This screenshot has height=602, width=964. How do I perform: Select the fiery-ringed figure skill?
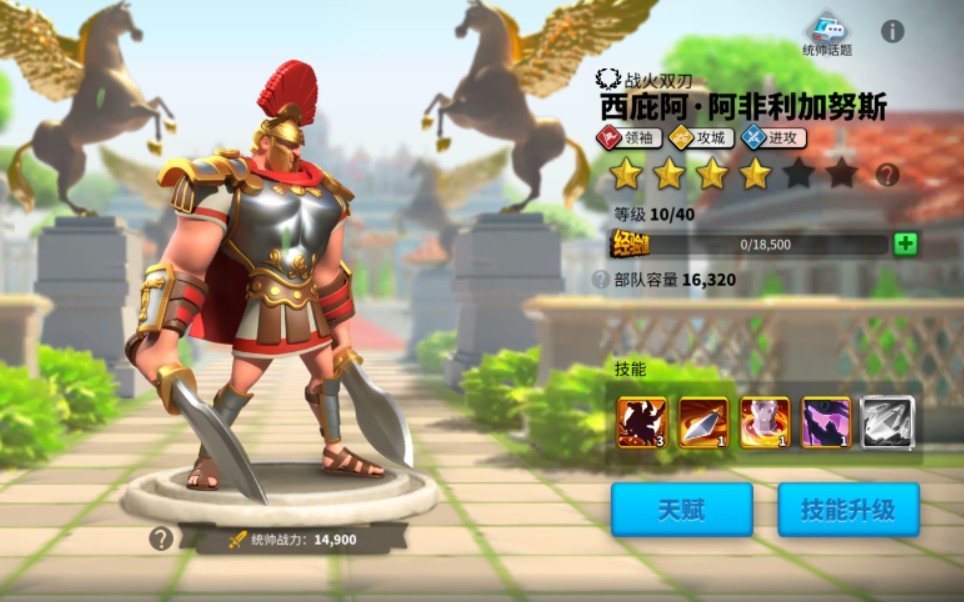pos(765,422)
